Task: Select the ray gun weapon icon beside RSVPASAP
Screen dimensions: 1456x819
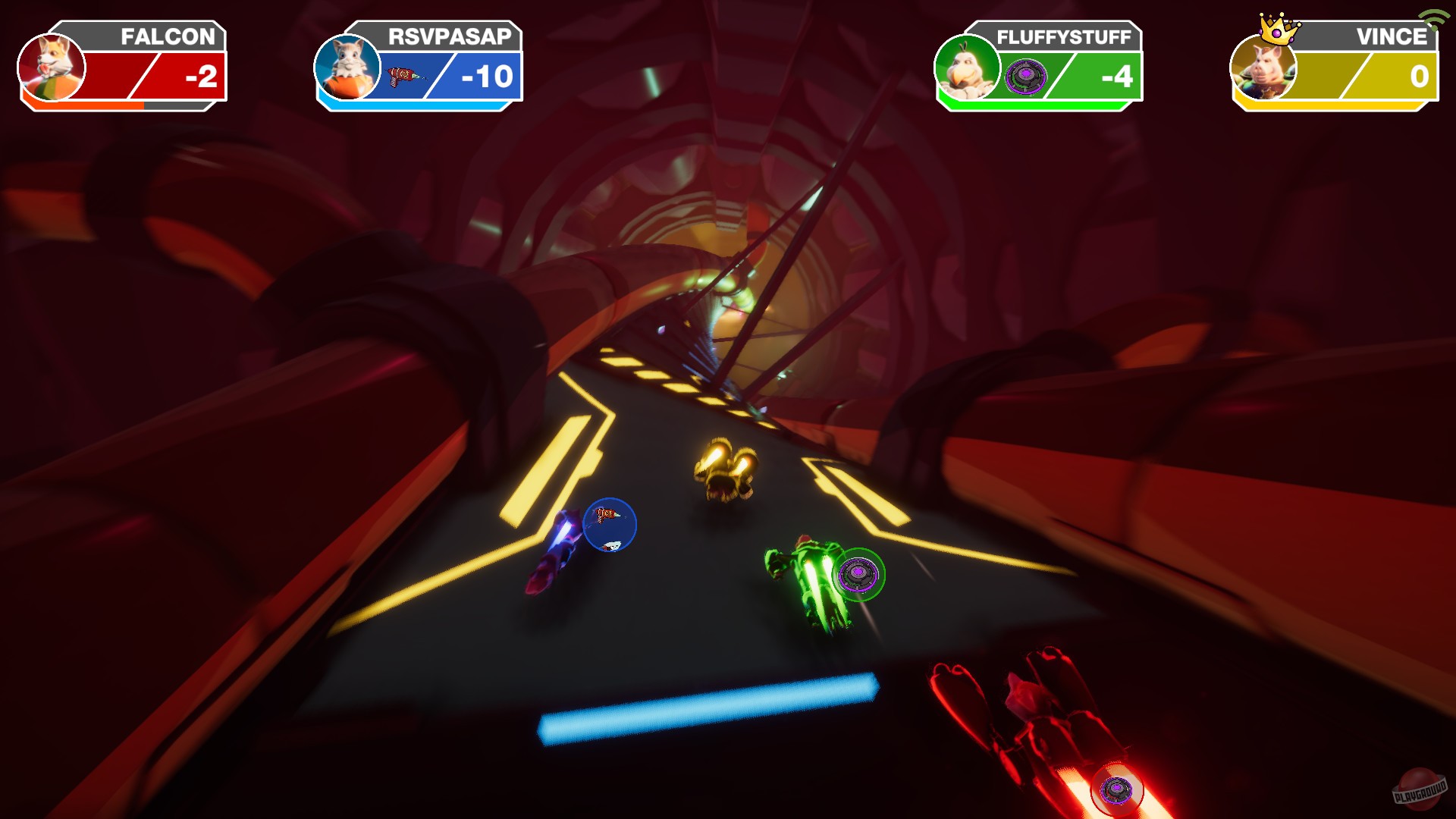Action: click(x=403, y=74)
